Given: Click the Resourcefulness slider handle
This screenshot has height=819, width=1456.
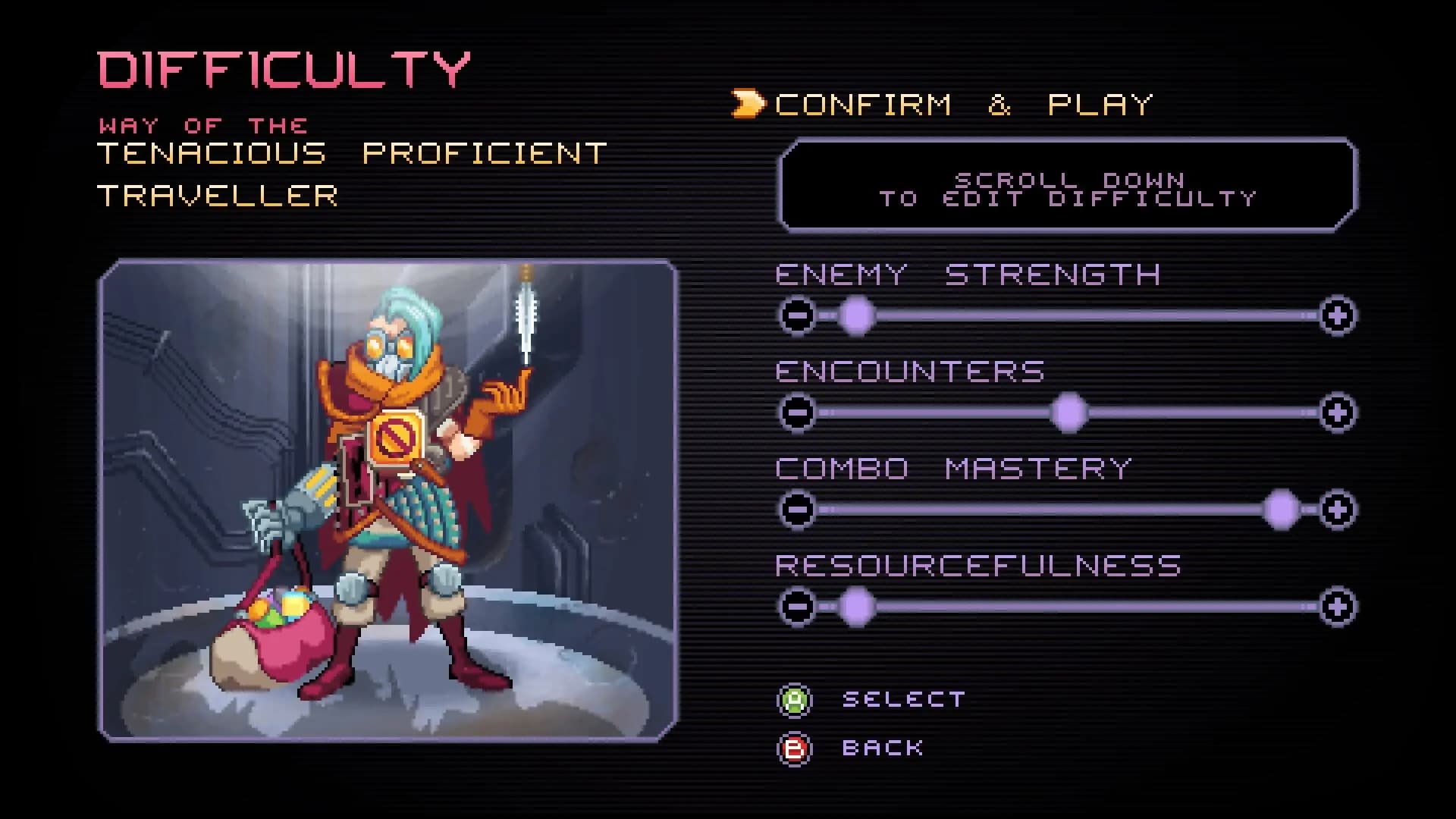Looking at the screenshot, I should coord(855,605).
